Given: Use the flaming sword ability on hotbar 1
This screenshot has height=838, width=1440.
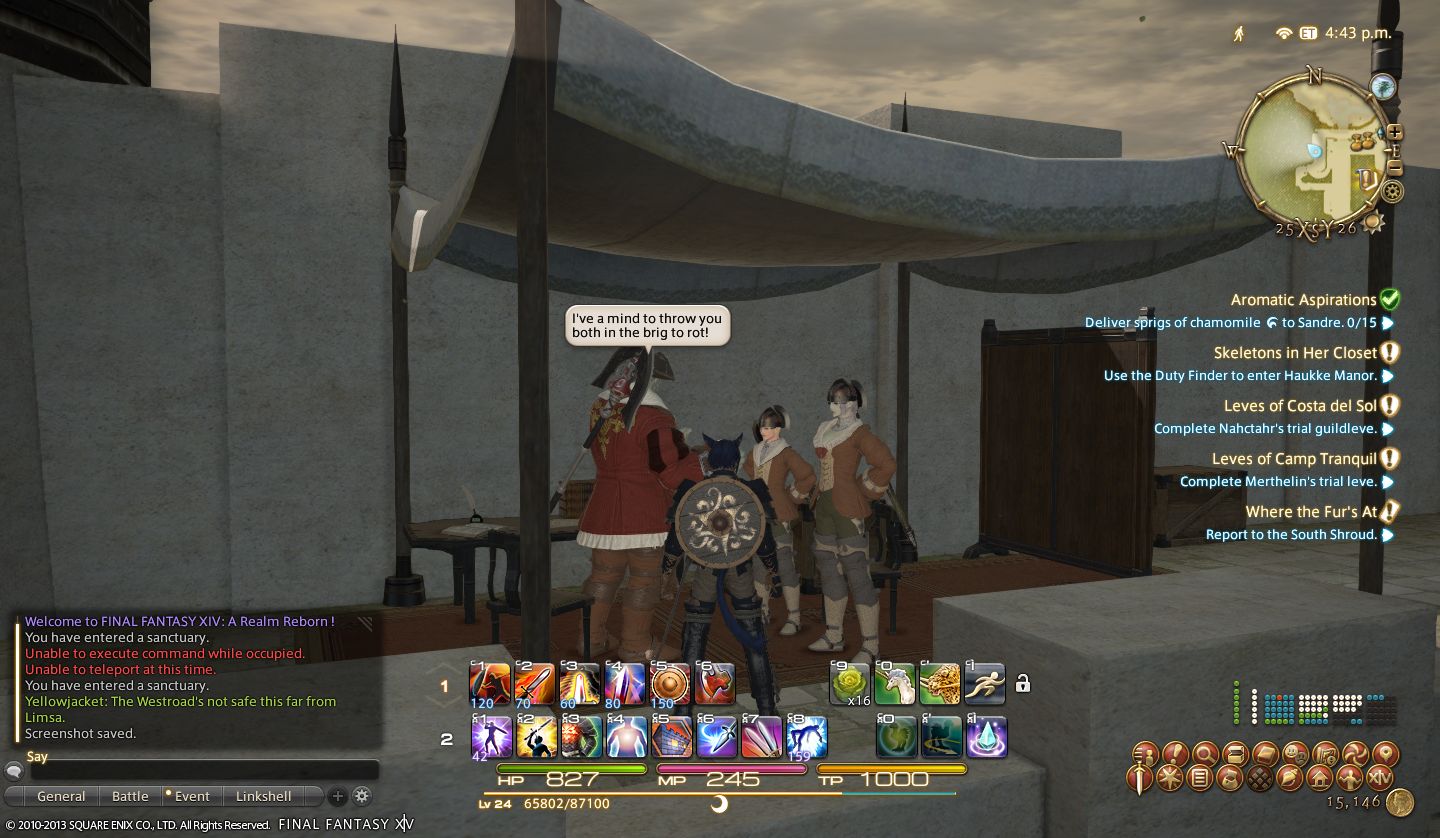Looking at the screenshot, I should (535, 685).
